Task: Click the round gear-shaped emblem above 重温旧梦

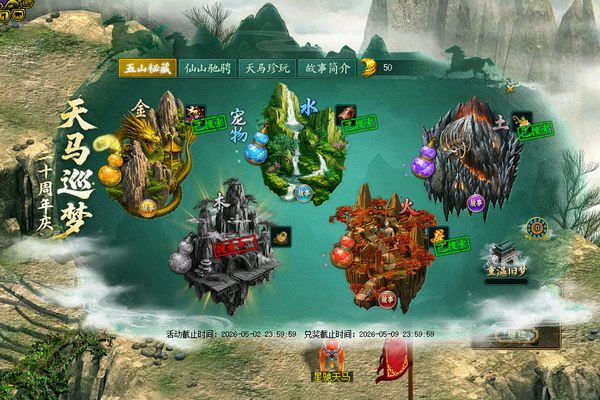Action: pos(538,228)
